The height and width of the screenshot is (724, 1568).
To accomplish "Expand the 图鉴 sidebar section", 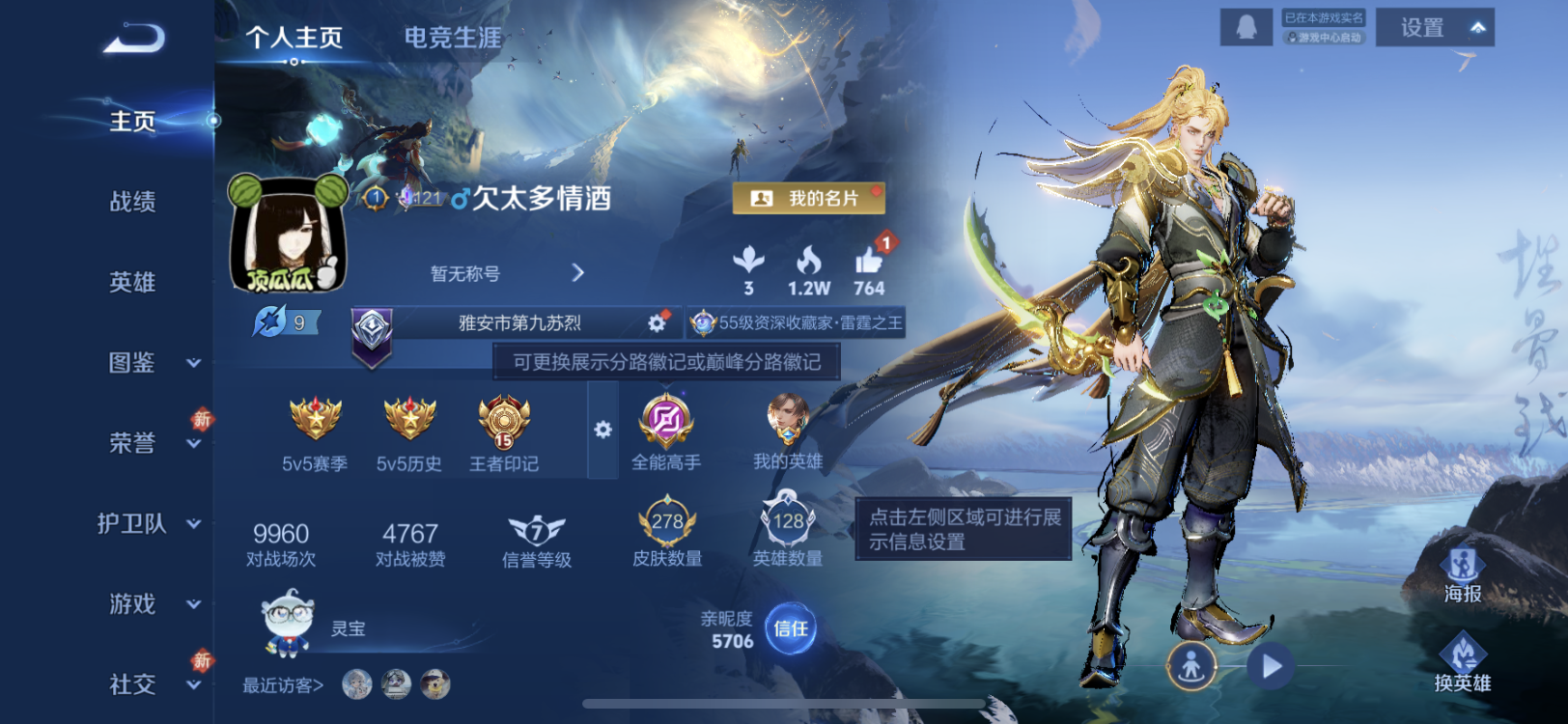I will coord(132,361).
